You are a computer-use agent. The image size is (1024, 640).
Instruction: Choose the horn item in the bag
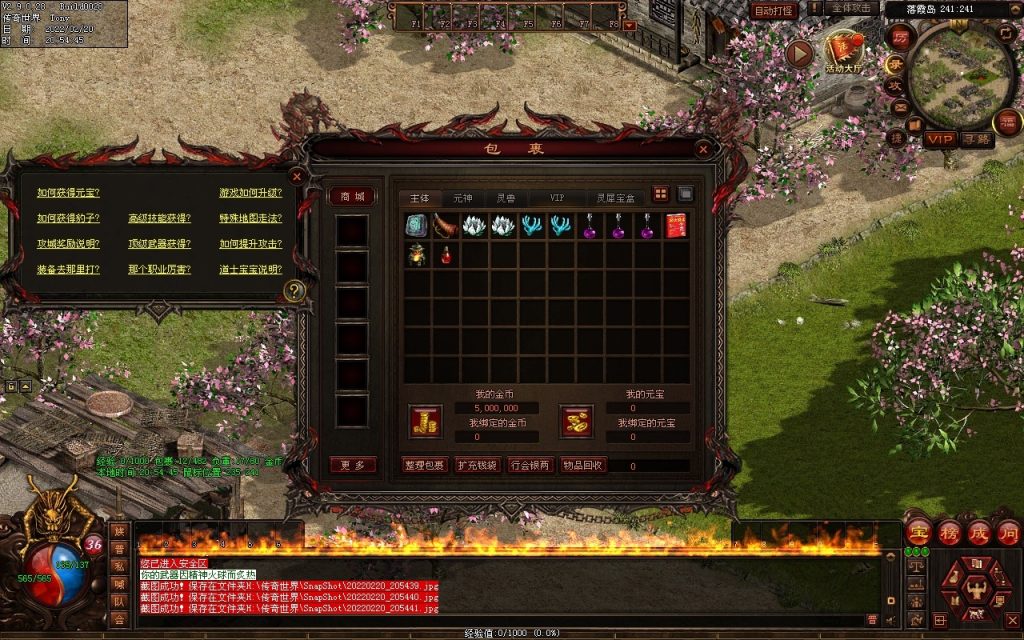[446, 226]
